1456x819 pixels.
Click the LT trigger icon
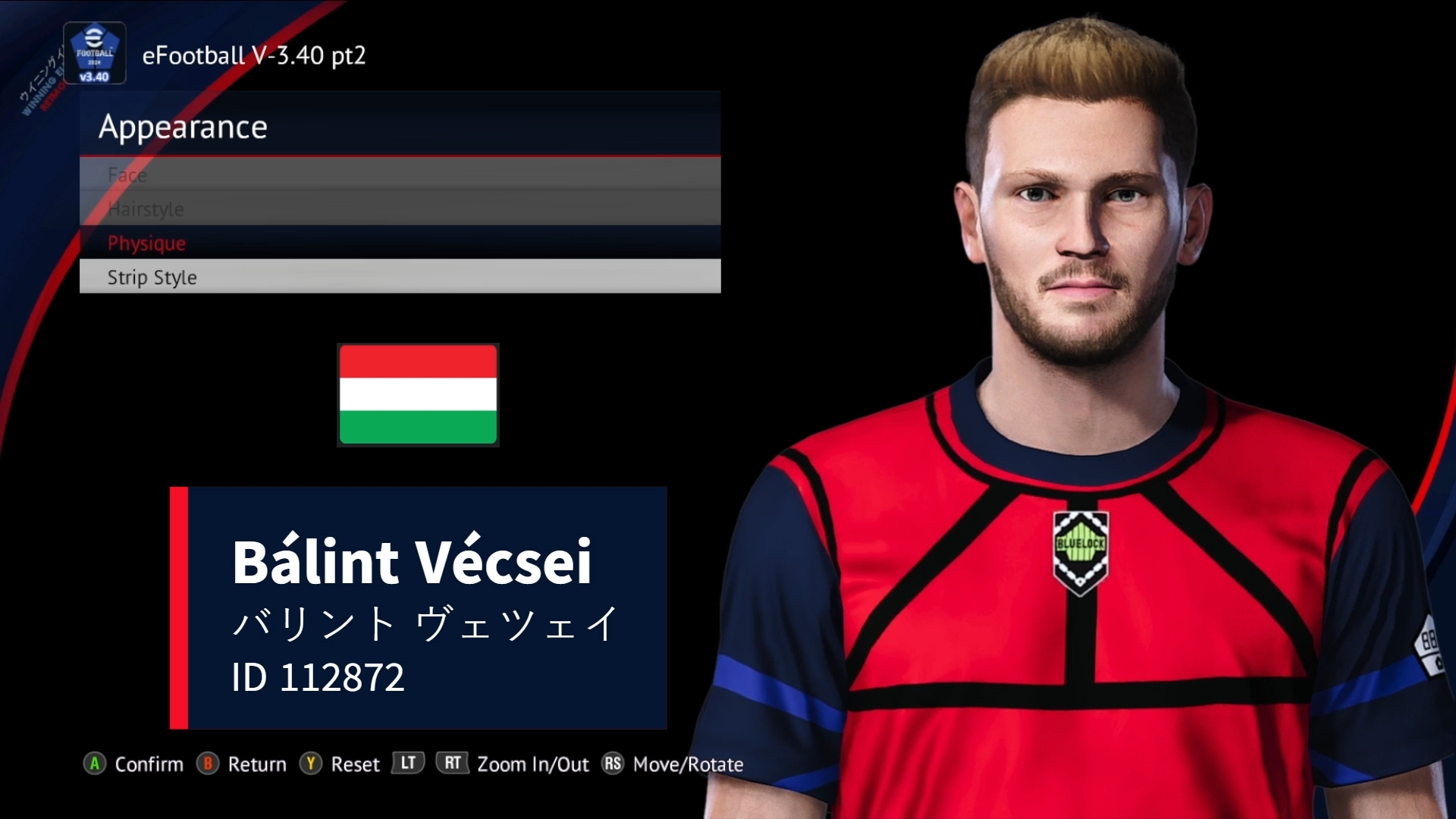pos(407,764)
